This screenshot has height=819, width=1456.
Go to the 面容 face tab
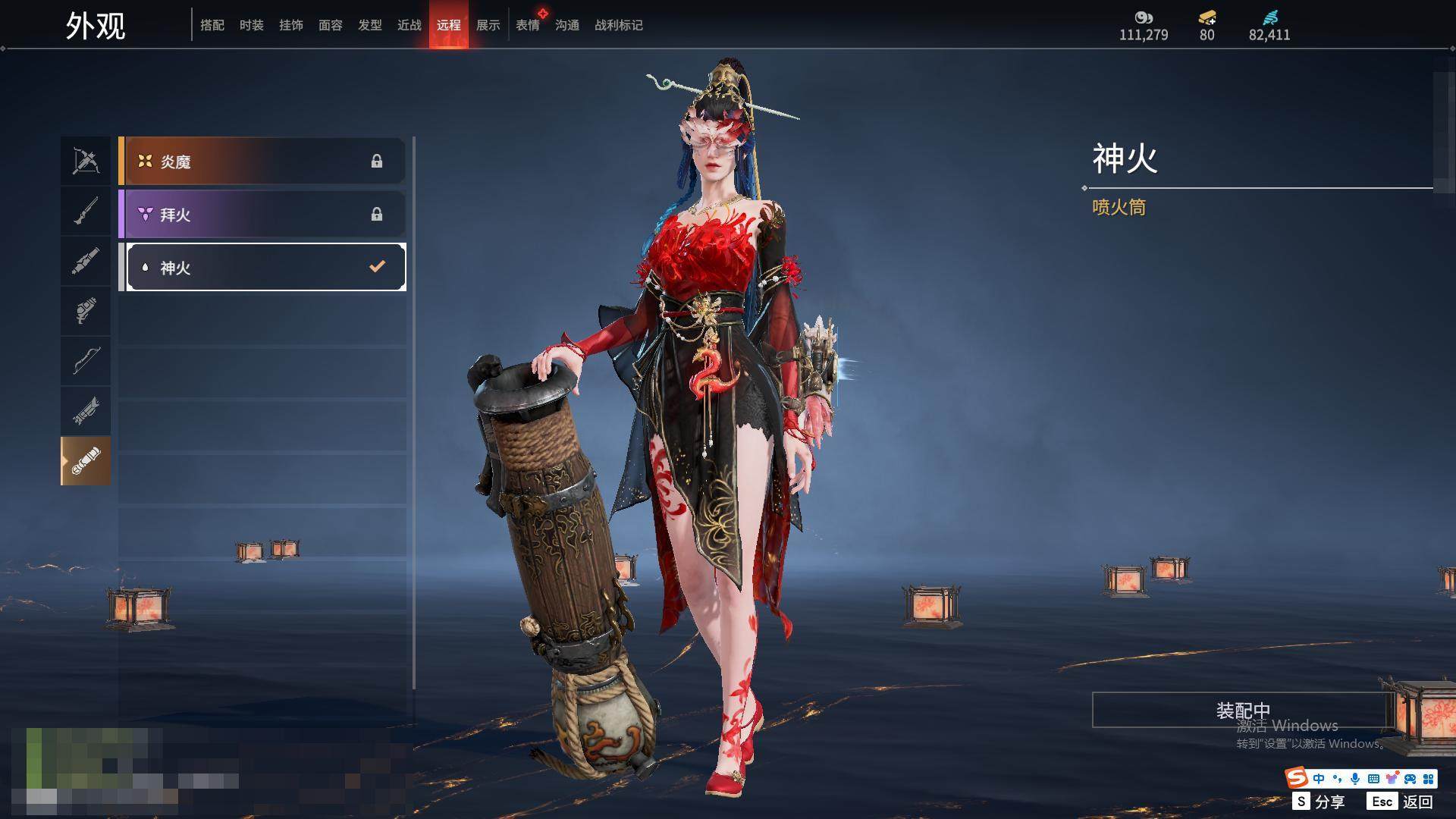[330, 25]
